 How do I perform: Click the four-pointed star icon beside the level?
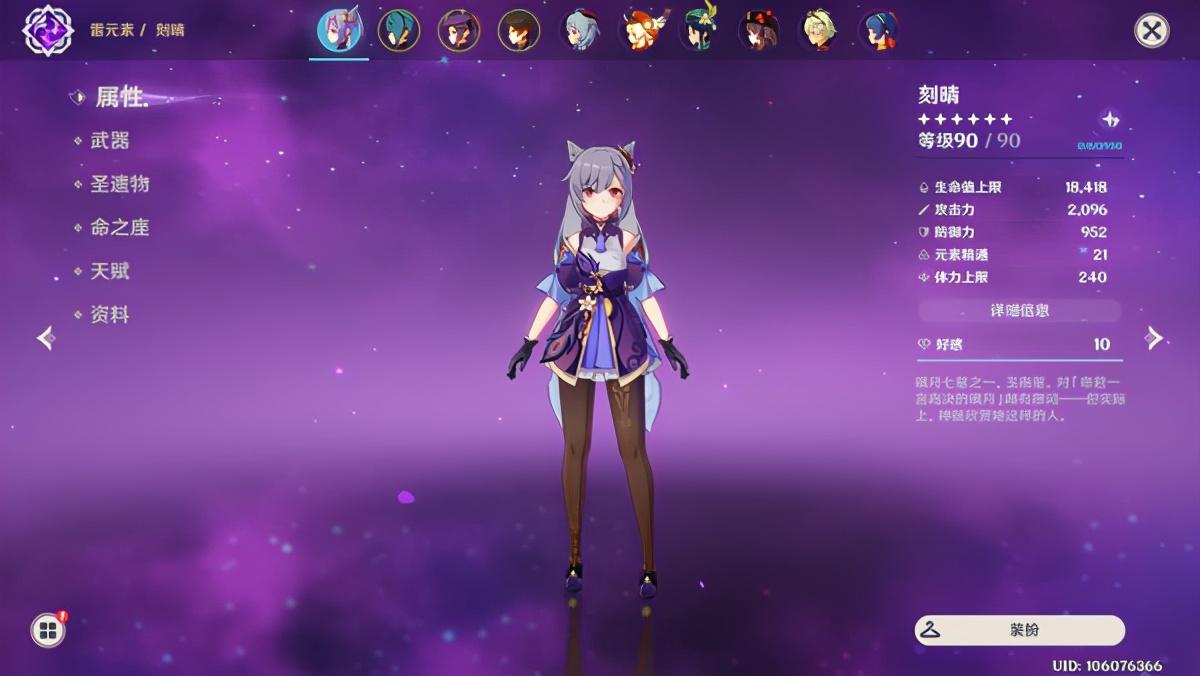[x=1110, y=121]
